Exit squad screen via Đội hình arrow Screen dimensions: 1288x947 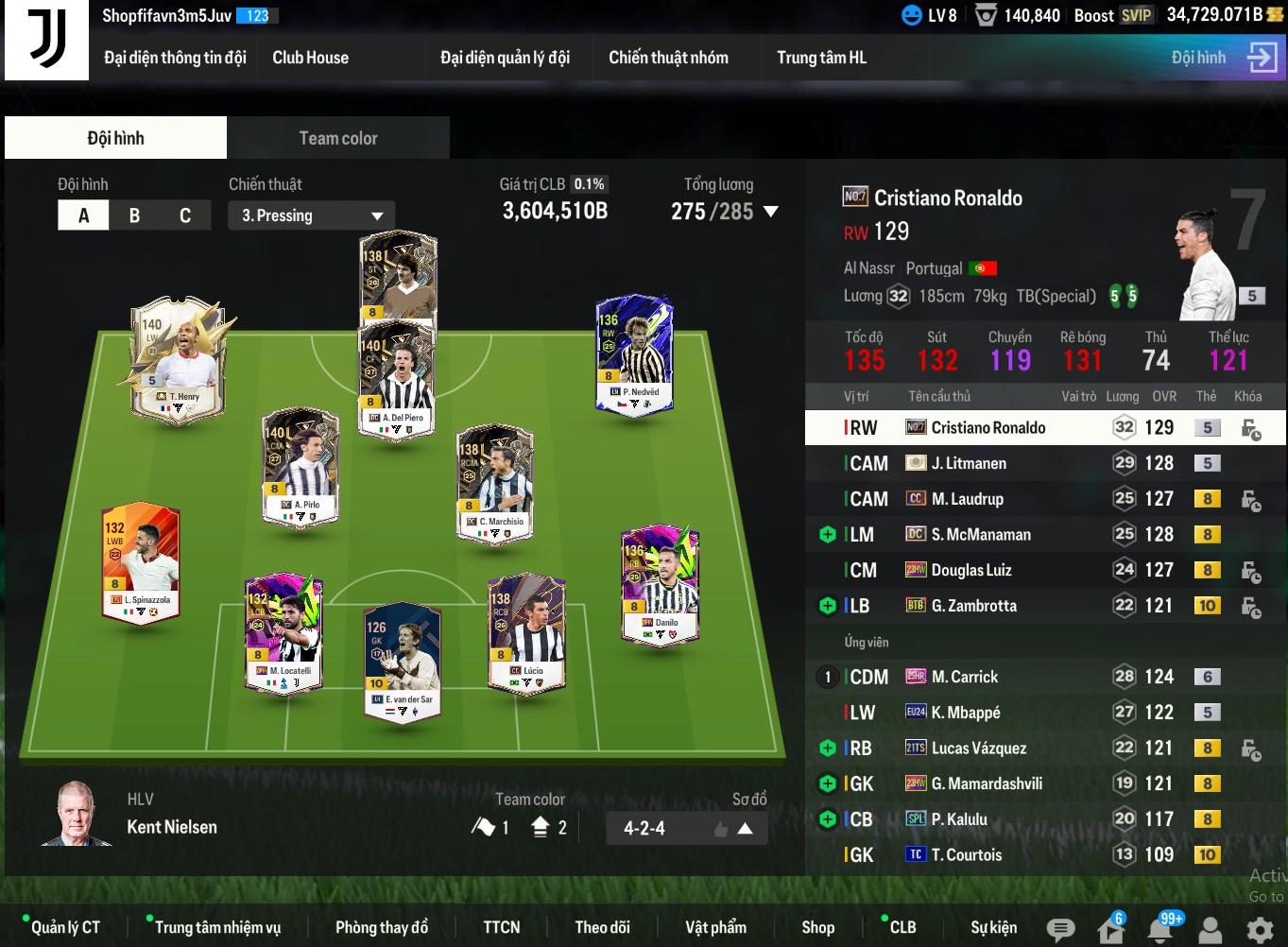pyautogui.click(x=1262, y=58)
